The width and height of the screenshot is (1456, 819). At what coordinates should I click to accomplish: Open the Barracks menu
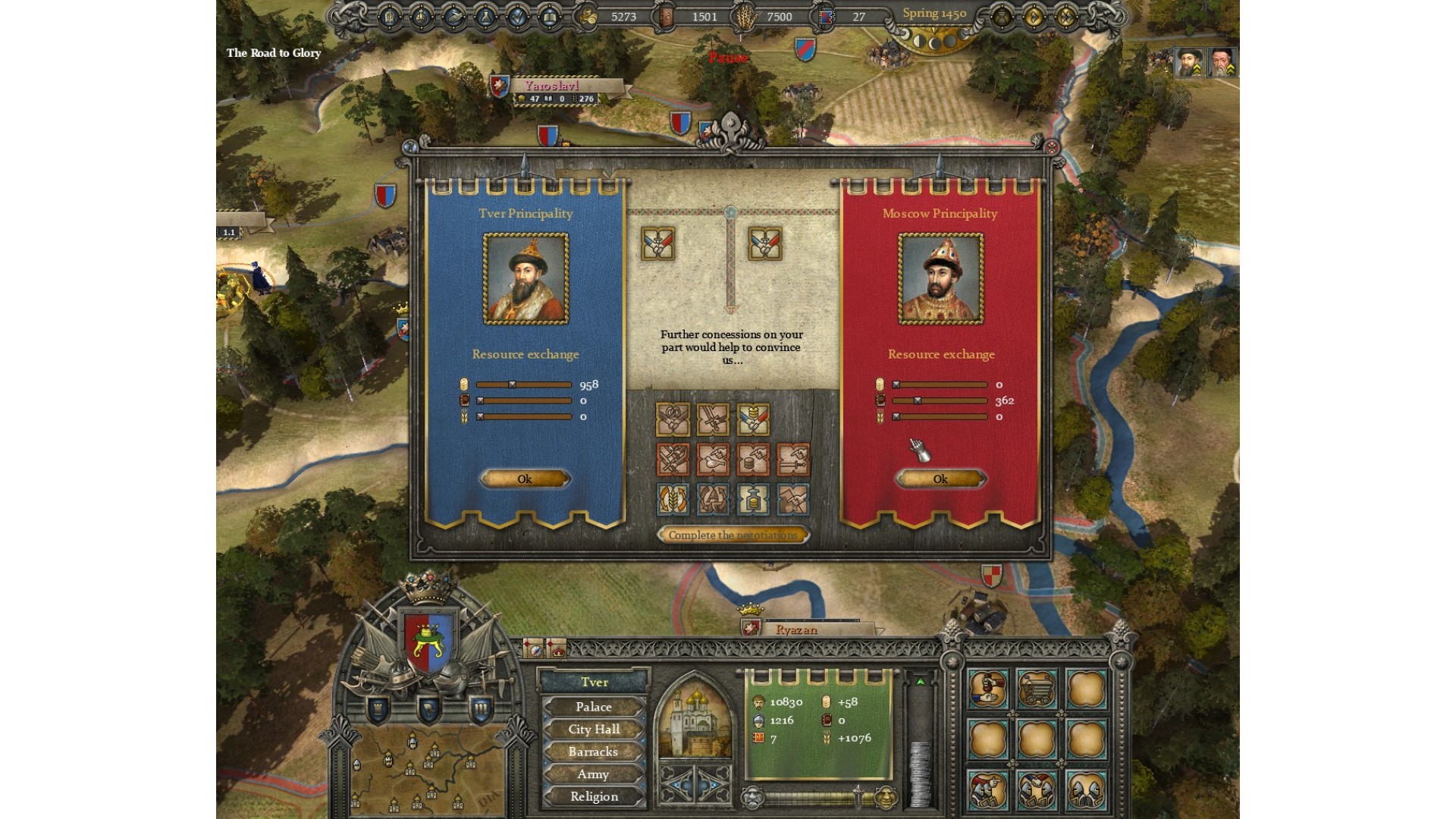(593, 752)
